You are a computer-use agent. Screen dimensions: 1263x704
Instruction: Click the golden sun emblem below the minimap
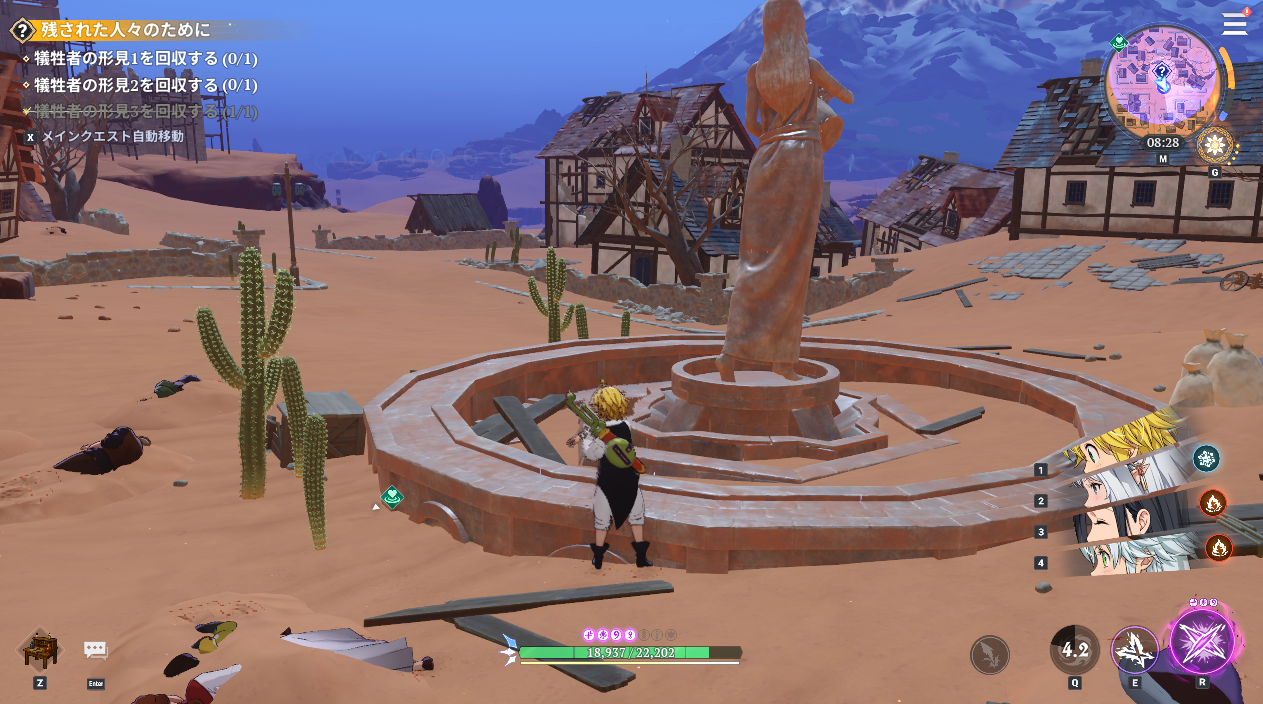[1215, 146]
